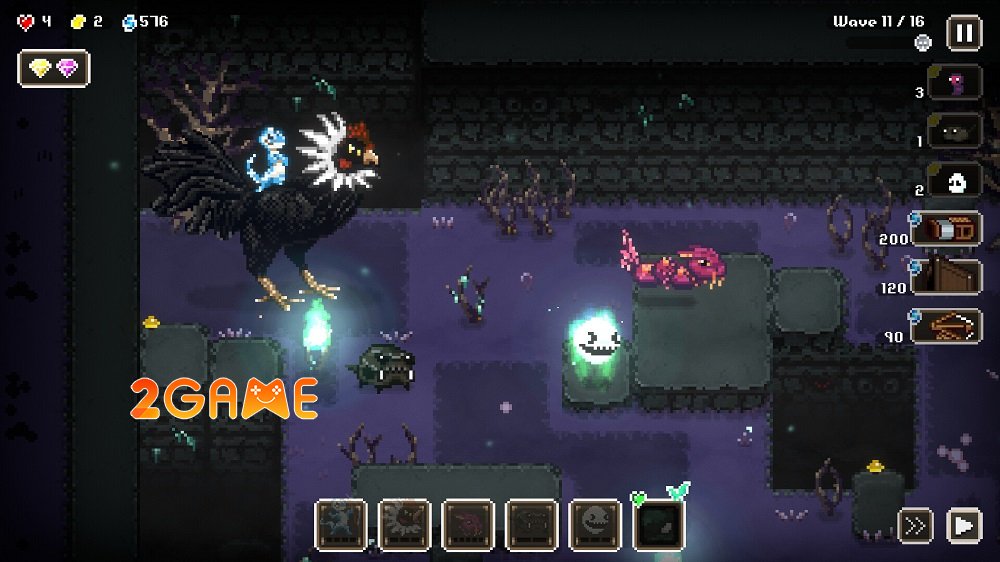Open the yellow and pink gems panel
Viewport: 1000px width, 562px height.
click(x=54, y=68)
